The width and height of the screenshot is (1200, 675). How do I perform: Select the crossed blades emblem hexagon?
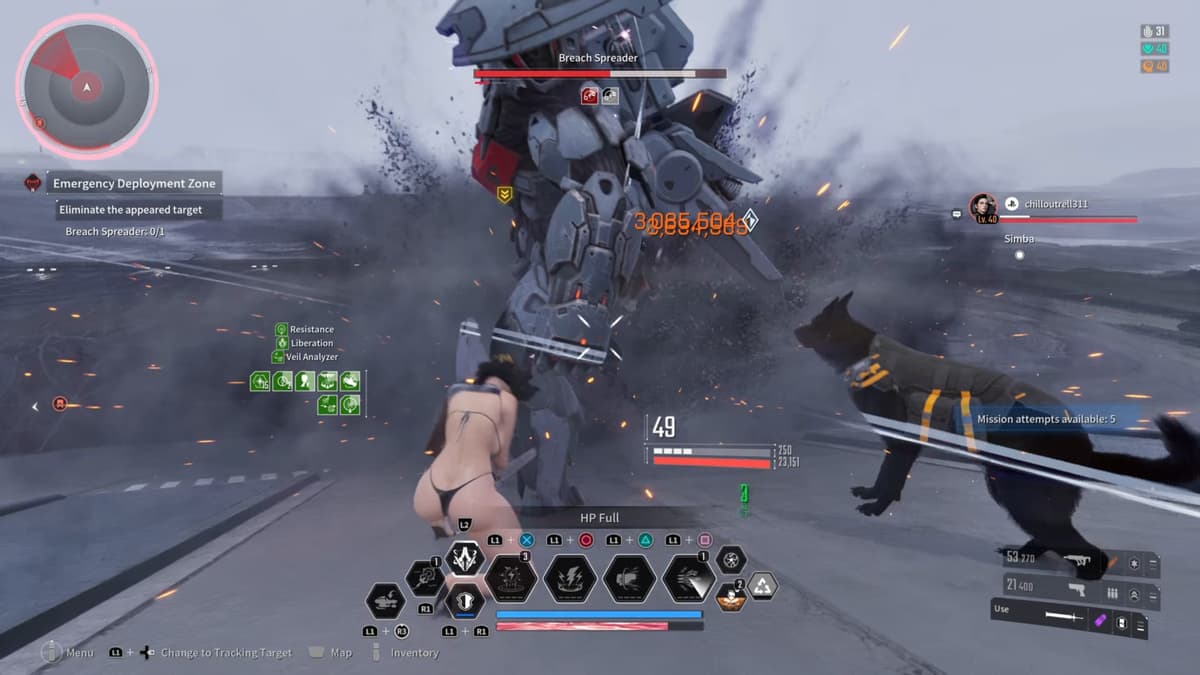464,558
